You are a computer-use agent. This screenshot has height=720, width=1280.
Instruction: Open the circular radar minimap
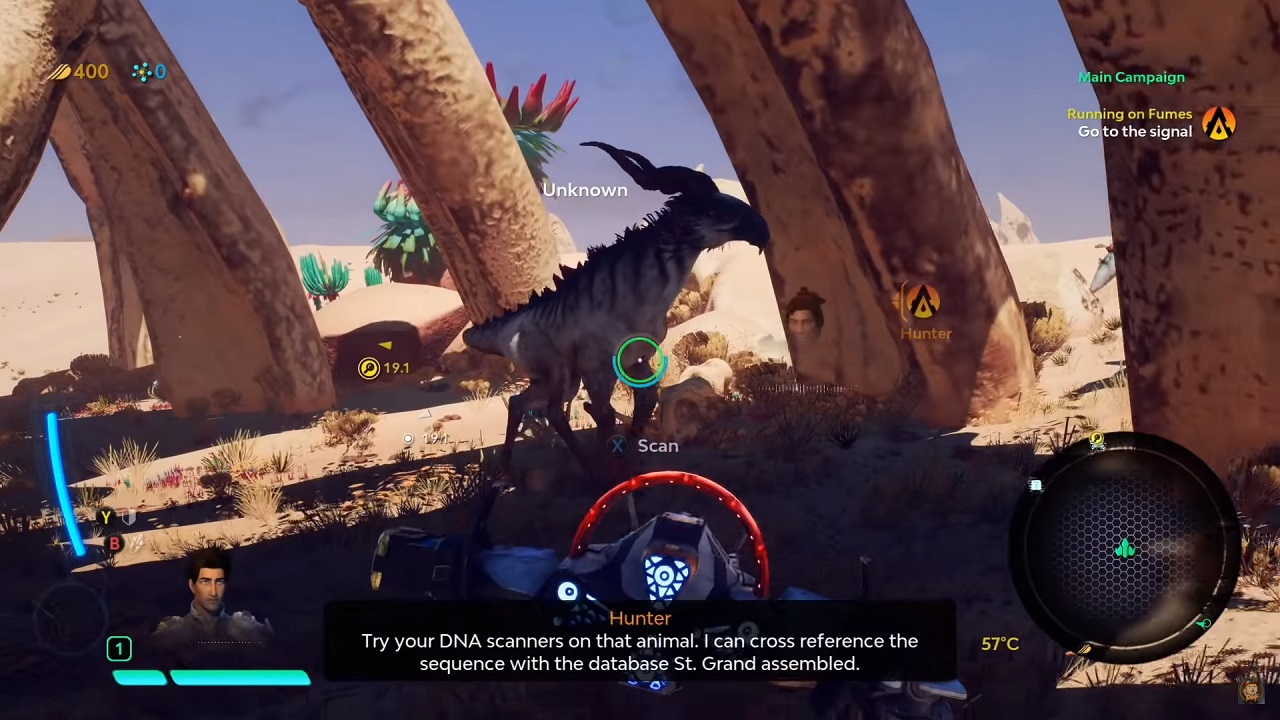tap(1127, 548)
